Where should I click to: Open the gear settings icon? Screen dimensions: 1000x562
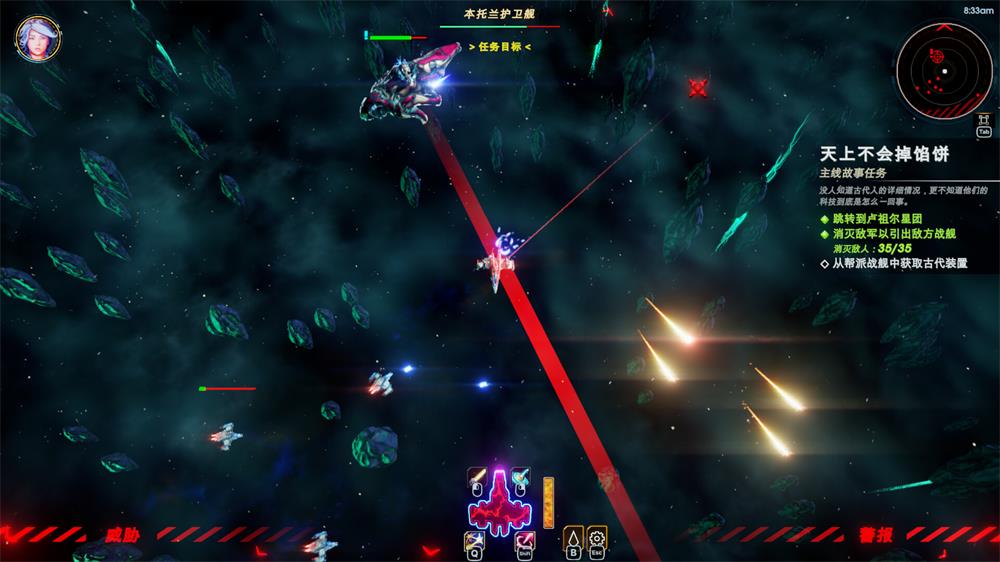597,538
